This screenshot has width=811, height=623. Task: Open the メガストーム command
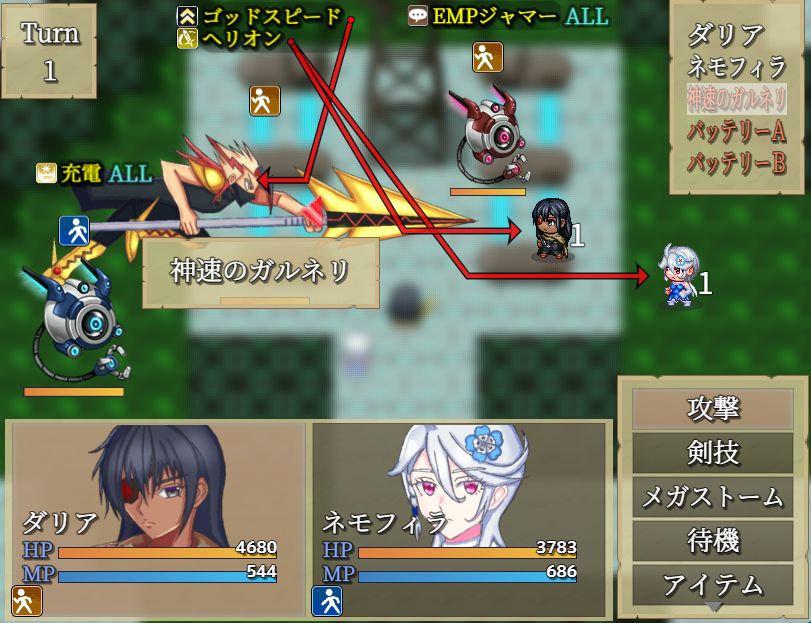click(x=713, y=495)
